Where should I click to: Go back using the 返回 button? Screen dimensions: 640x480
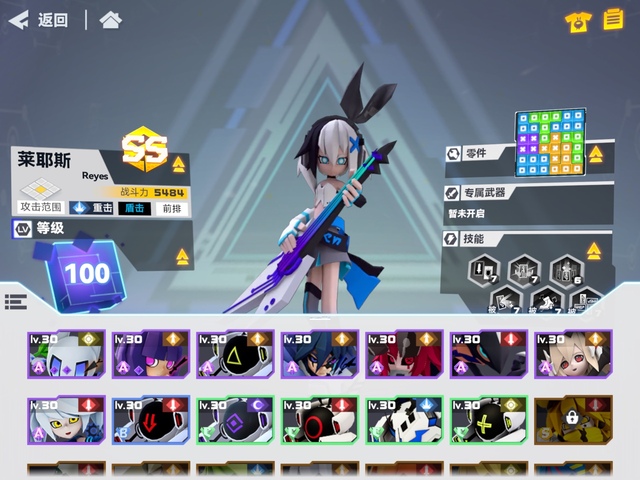pos(40,20)
